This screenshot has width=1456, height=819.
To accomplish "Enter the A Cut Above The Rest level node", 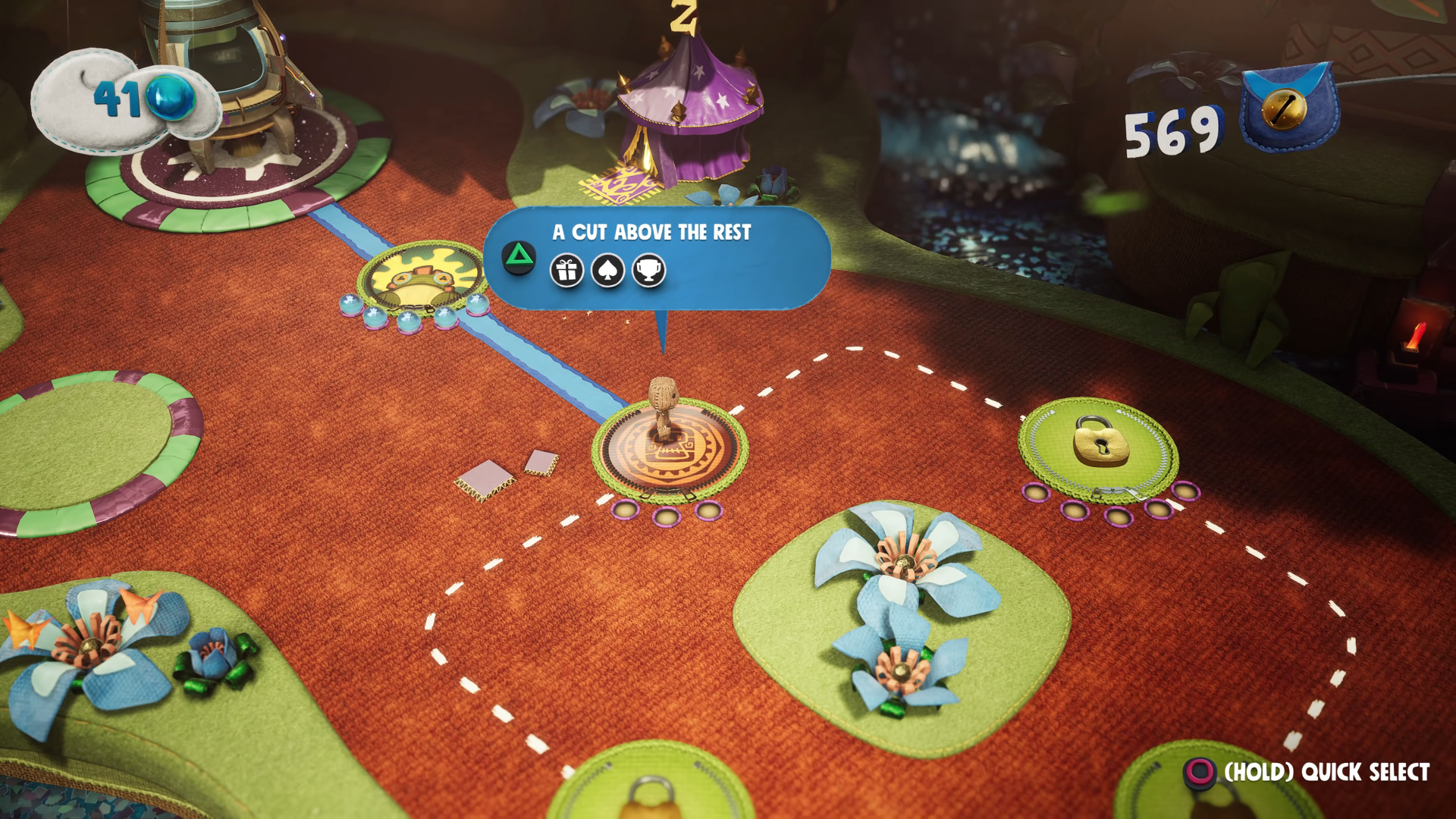I will 669,450.
